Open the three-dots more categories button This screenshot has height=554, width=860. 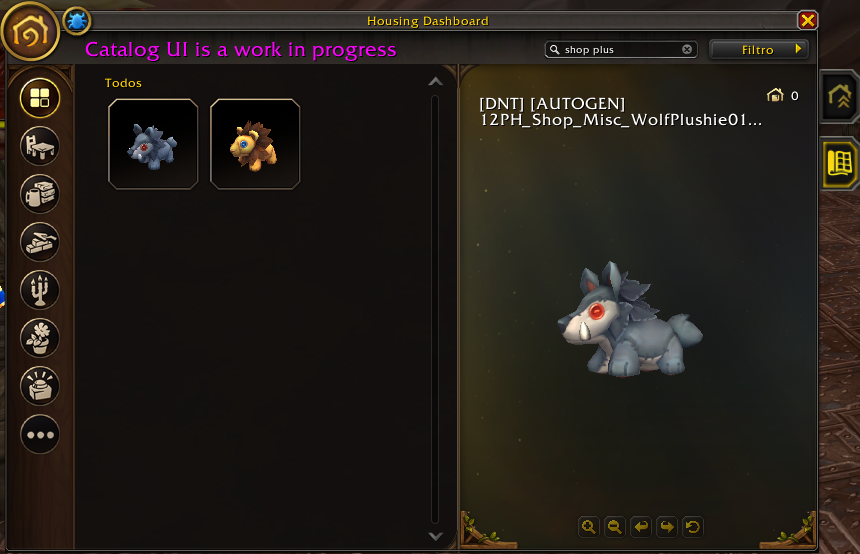(x=40, y=435)
